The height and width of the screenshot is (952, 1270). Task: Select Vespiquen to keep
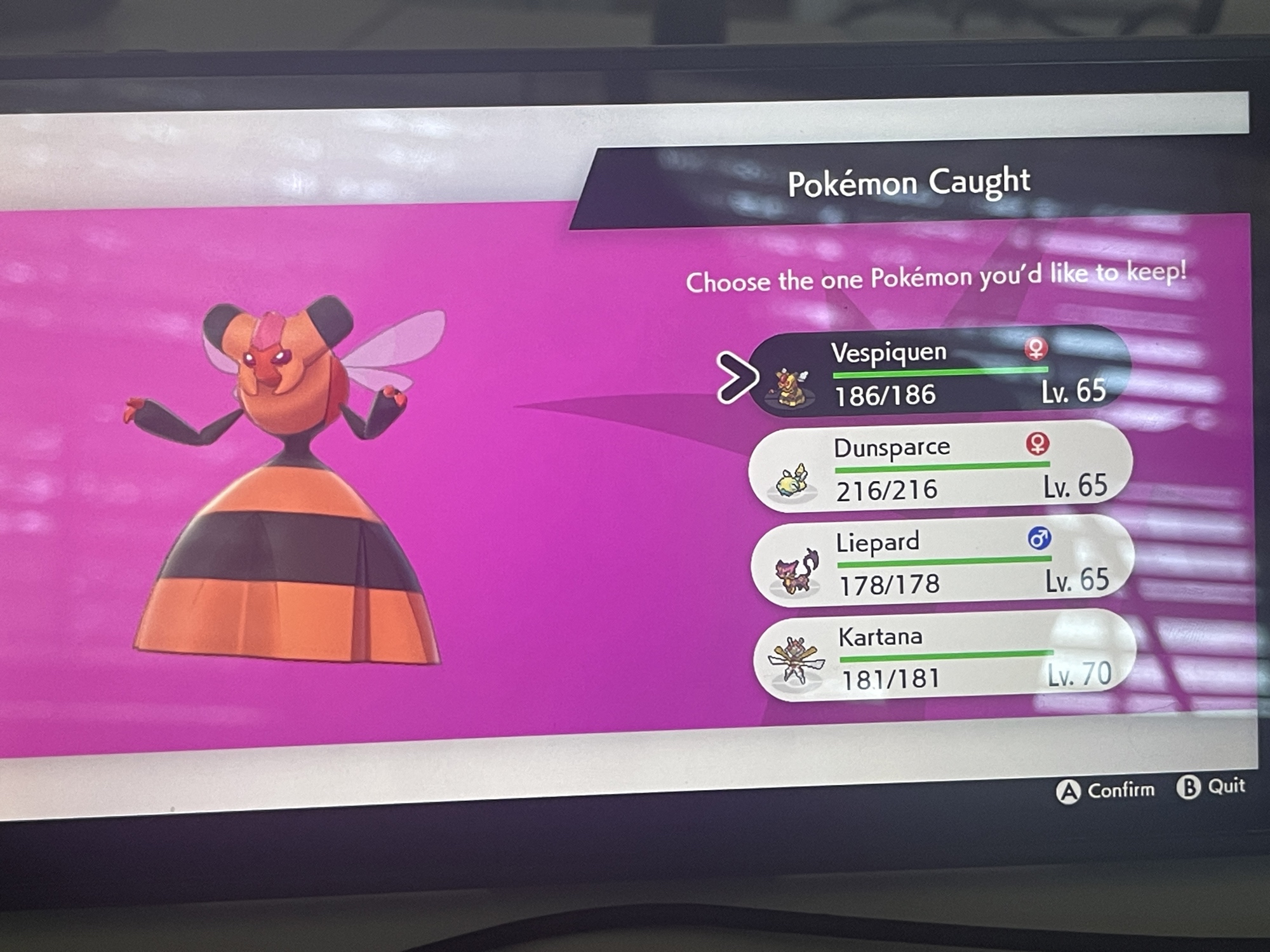click(x=939, y=373)
